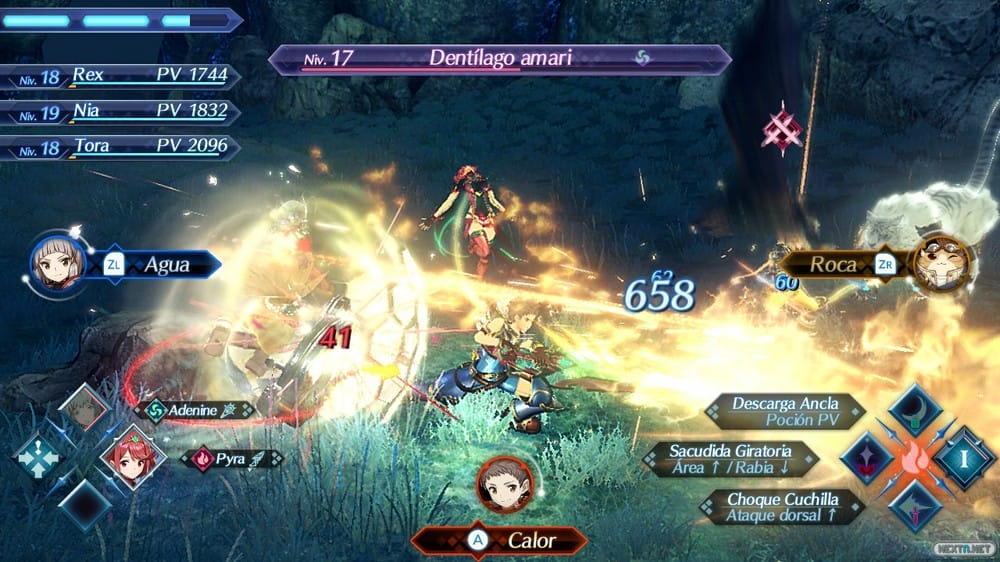Use the Descarga Ancla art
This screenshot has height=562, width=1000.
click(x=786, y=411)
